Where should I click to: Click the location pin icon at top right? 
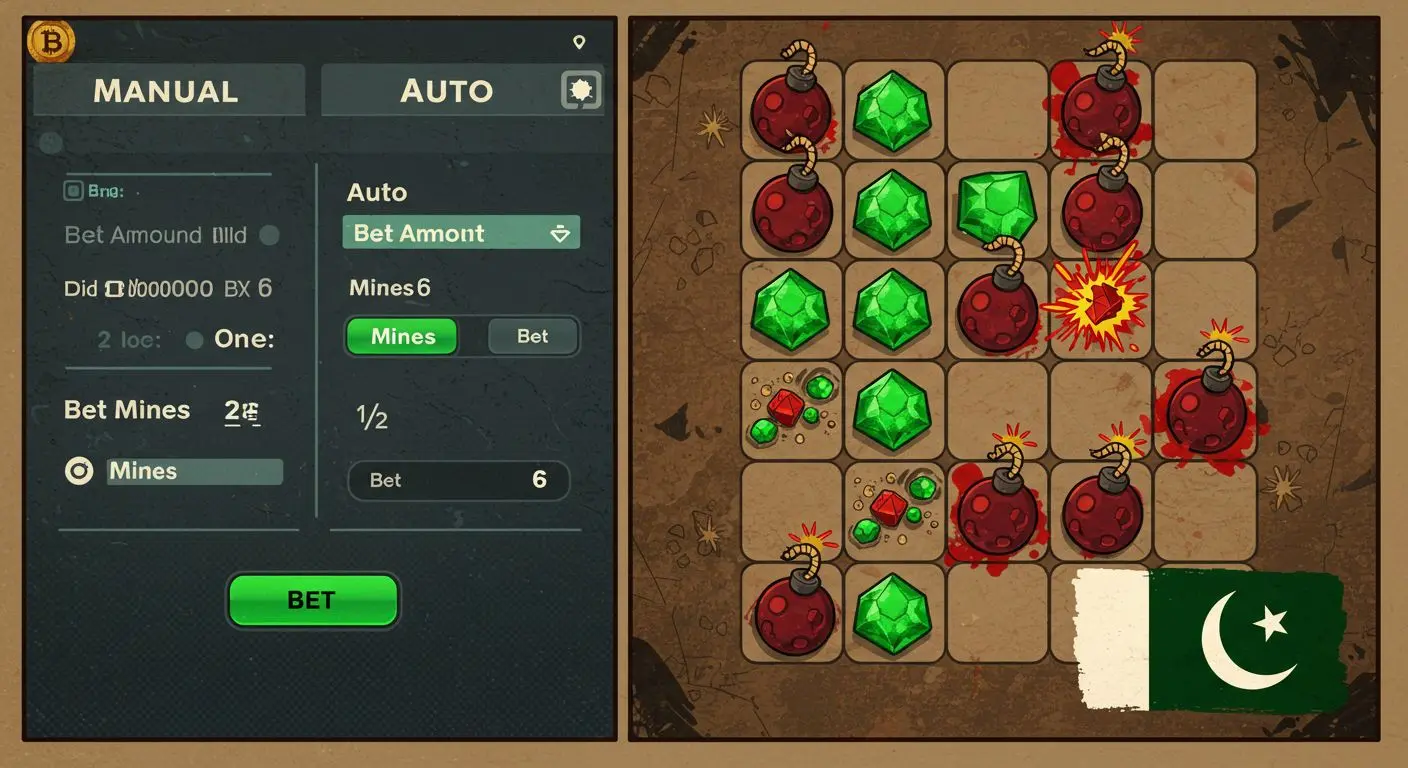tap(581, 42)
